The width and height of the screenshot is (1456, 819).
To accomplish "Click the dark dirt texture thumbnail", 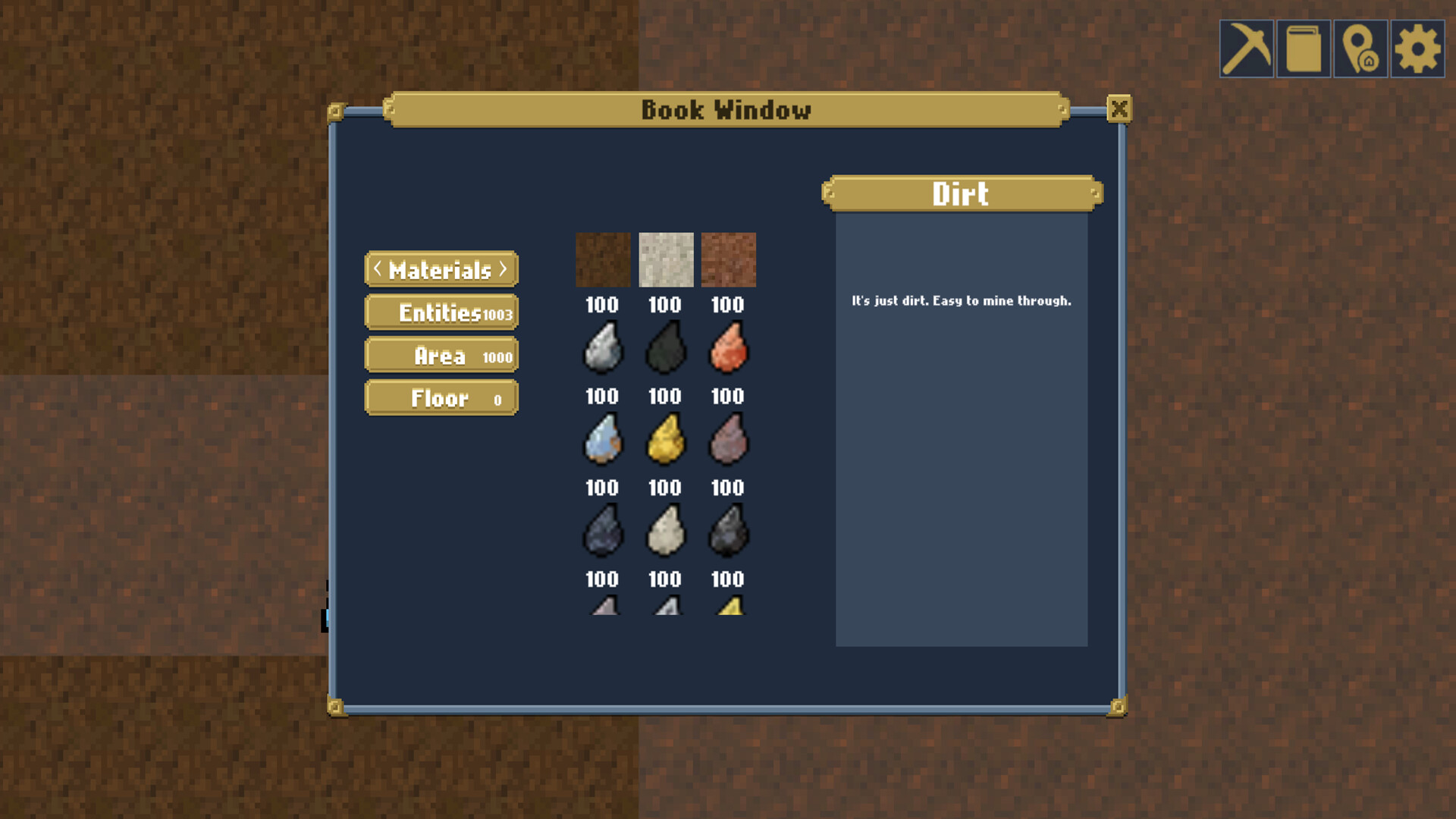I will pyautogui.click(x=602, y=259).
